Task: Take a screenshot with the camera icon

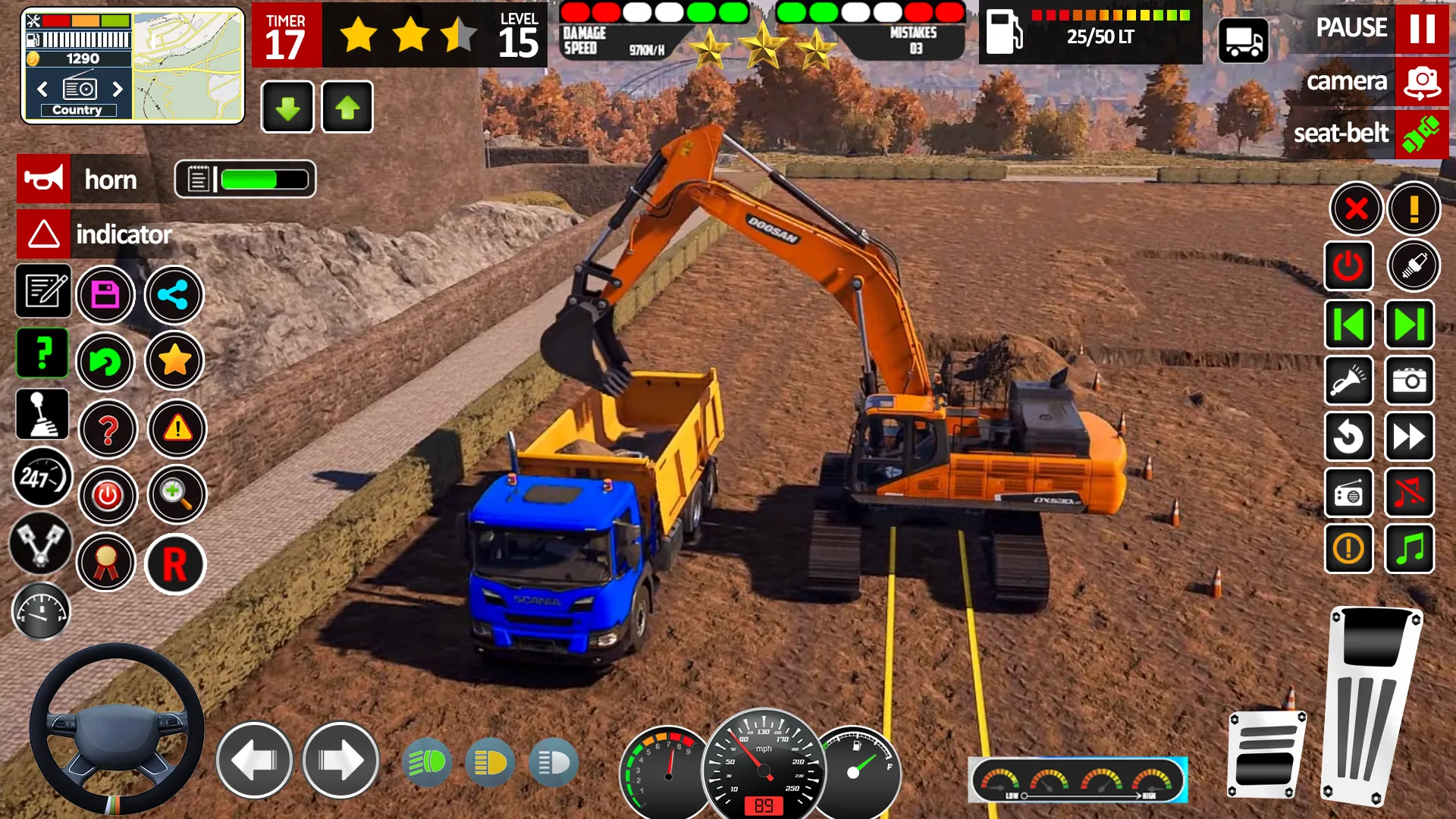Action: pyautogui.click(x=1409, y=381)
